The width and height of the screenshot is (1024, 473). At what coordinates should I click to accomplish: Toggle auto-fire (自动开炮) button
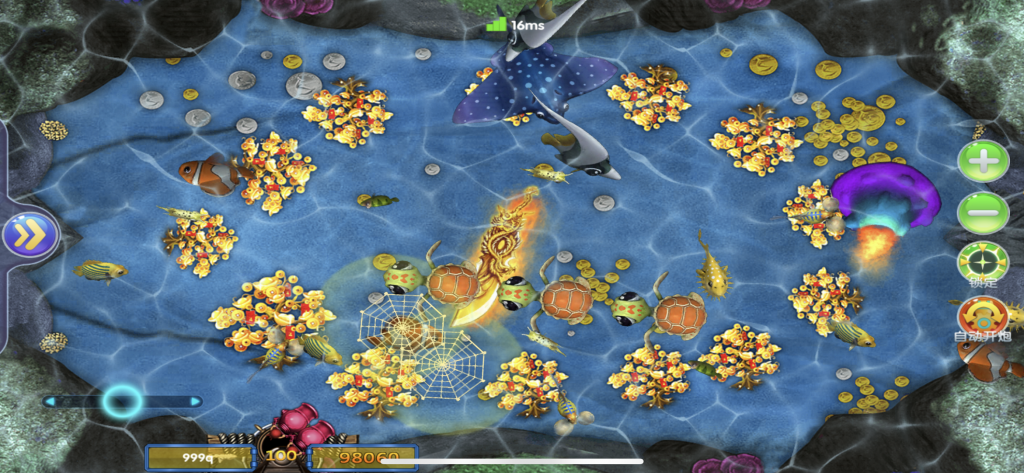click(x=983, y=314)
